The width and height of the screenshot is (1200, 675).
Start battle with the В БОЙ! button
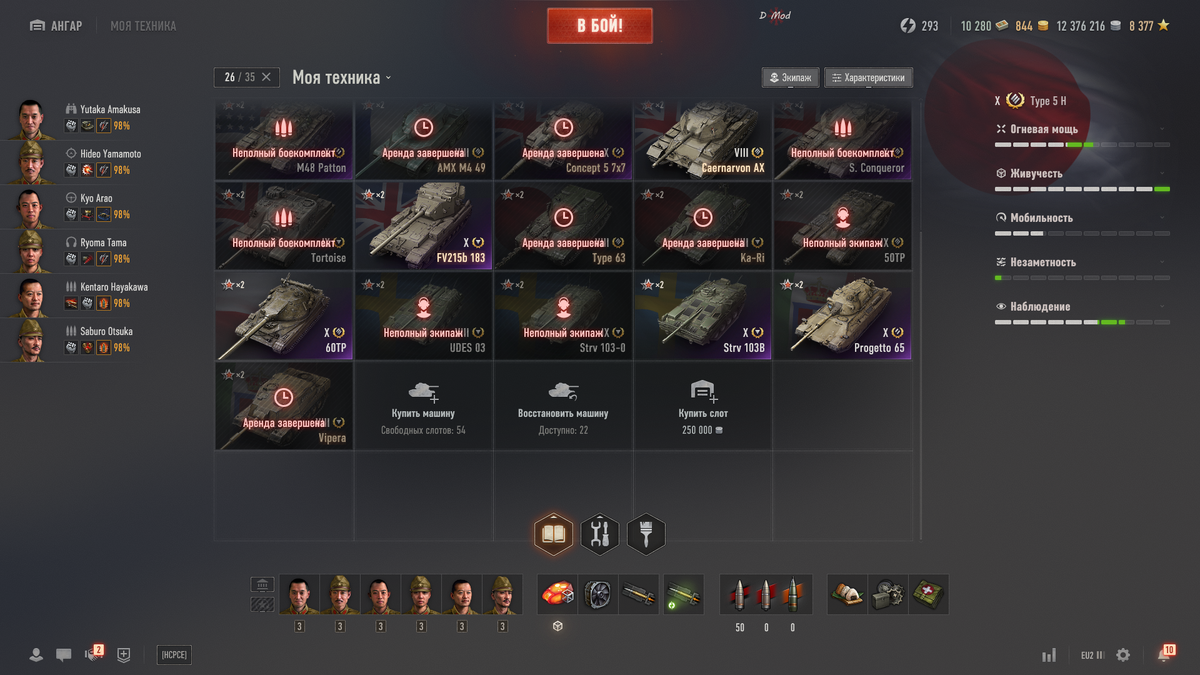click(599, 26)
